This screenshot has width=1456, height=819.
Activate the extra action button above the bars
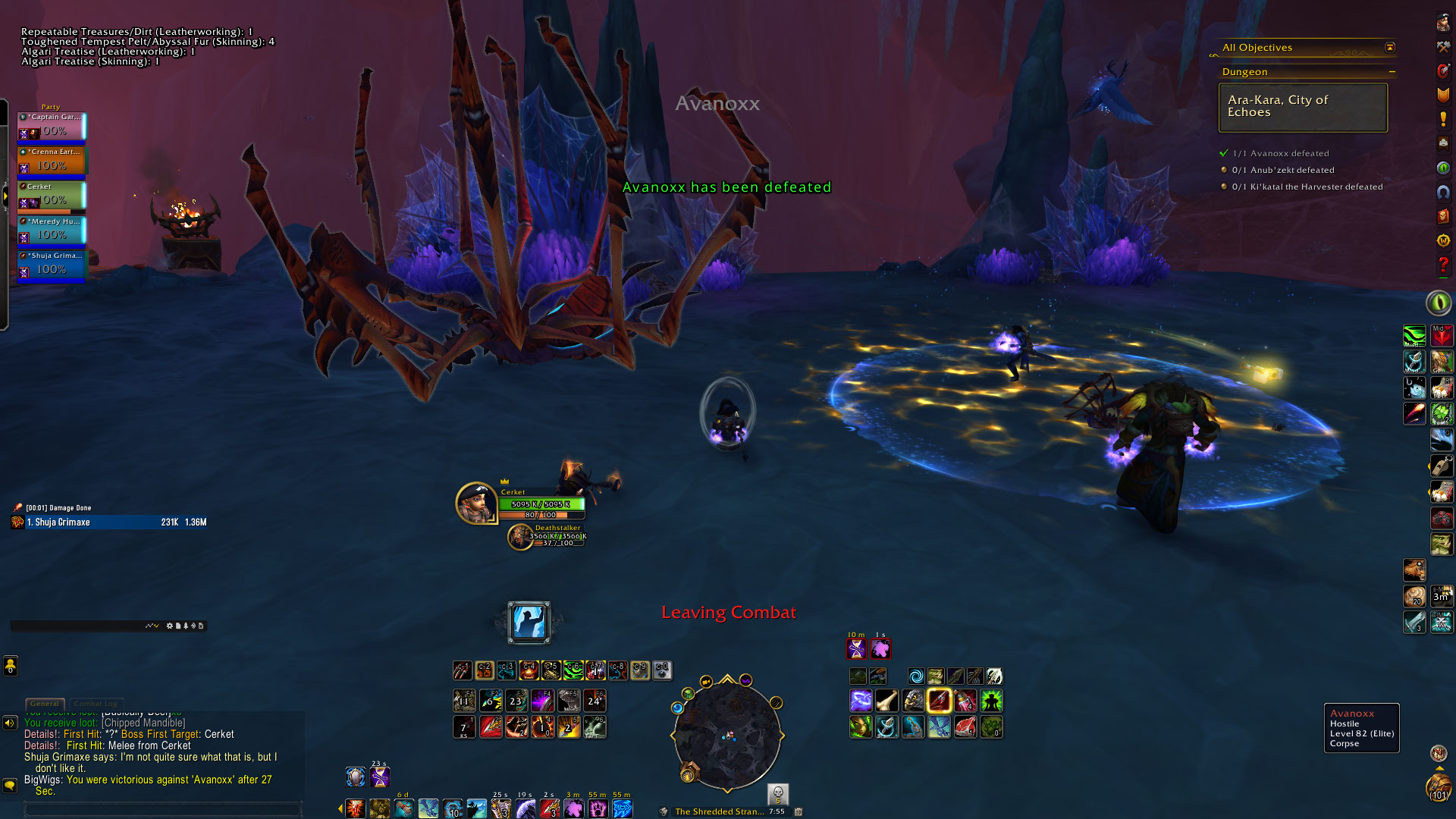coord(529,622)
